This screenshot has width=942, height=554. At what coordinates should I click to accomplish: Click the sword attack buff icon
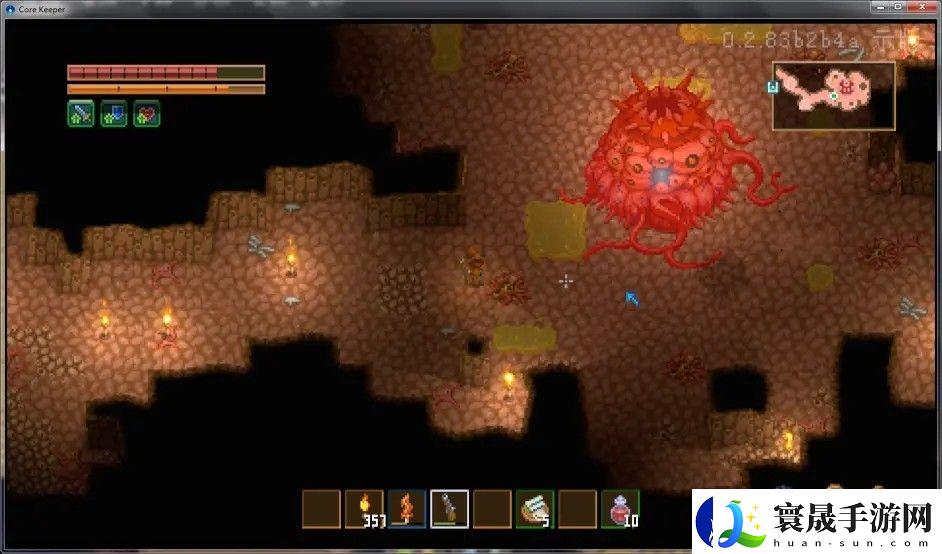coord(81,114)
